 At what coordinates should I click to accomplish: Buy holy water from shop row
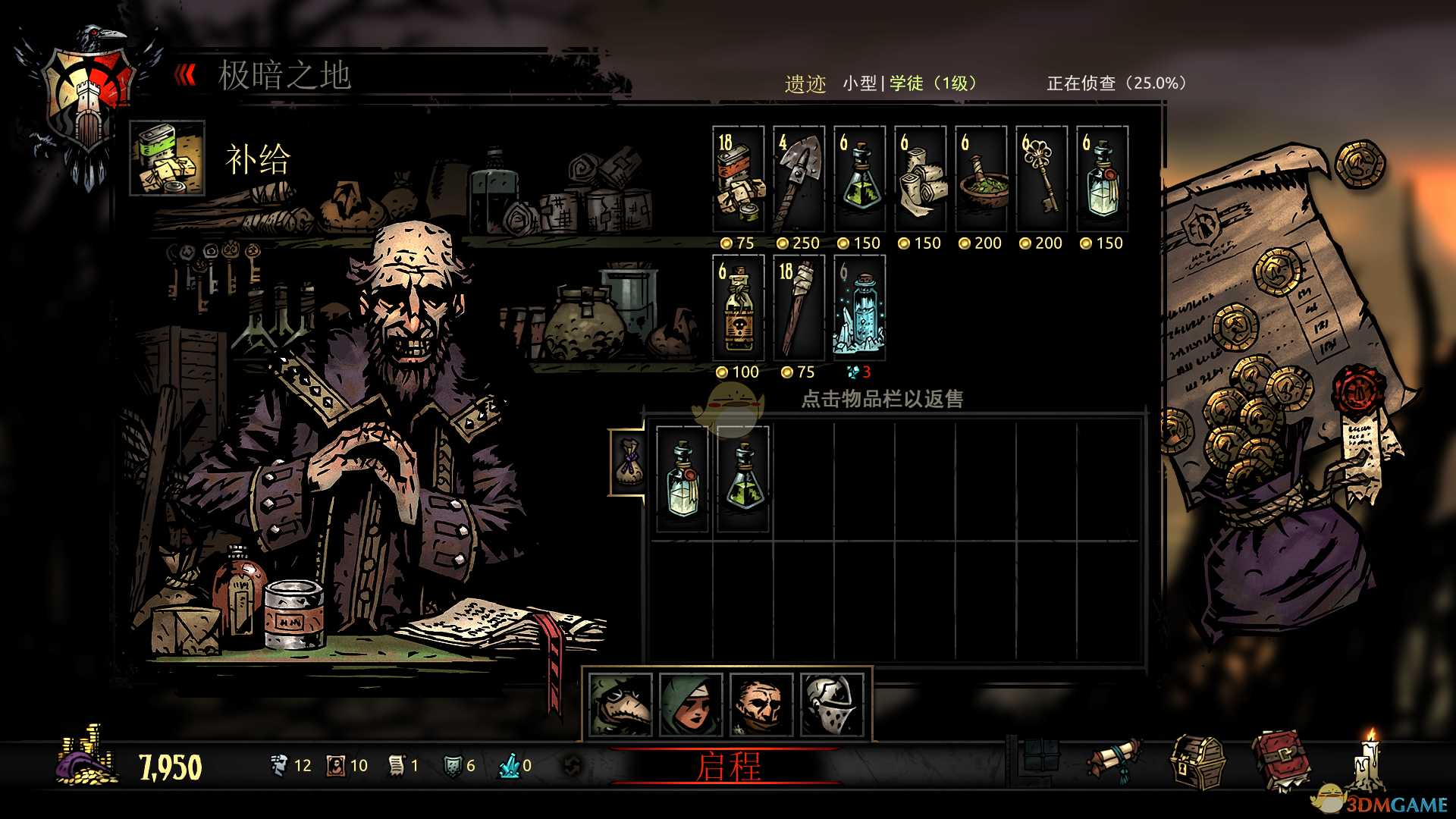(x=1102, y=180)
